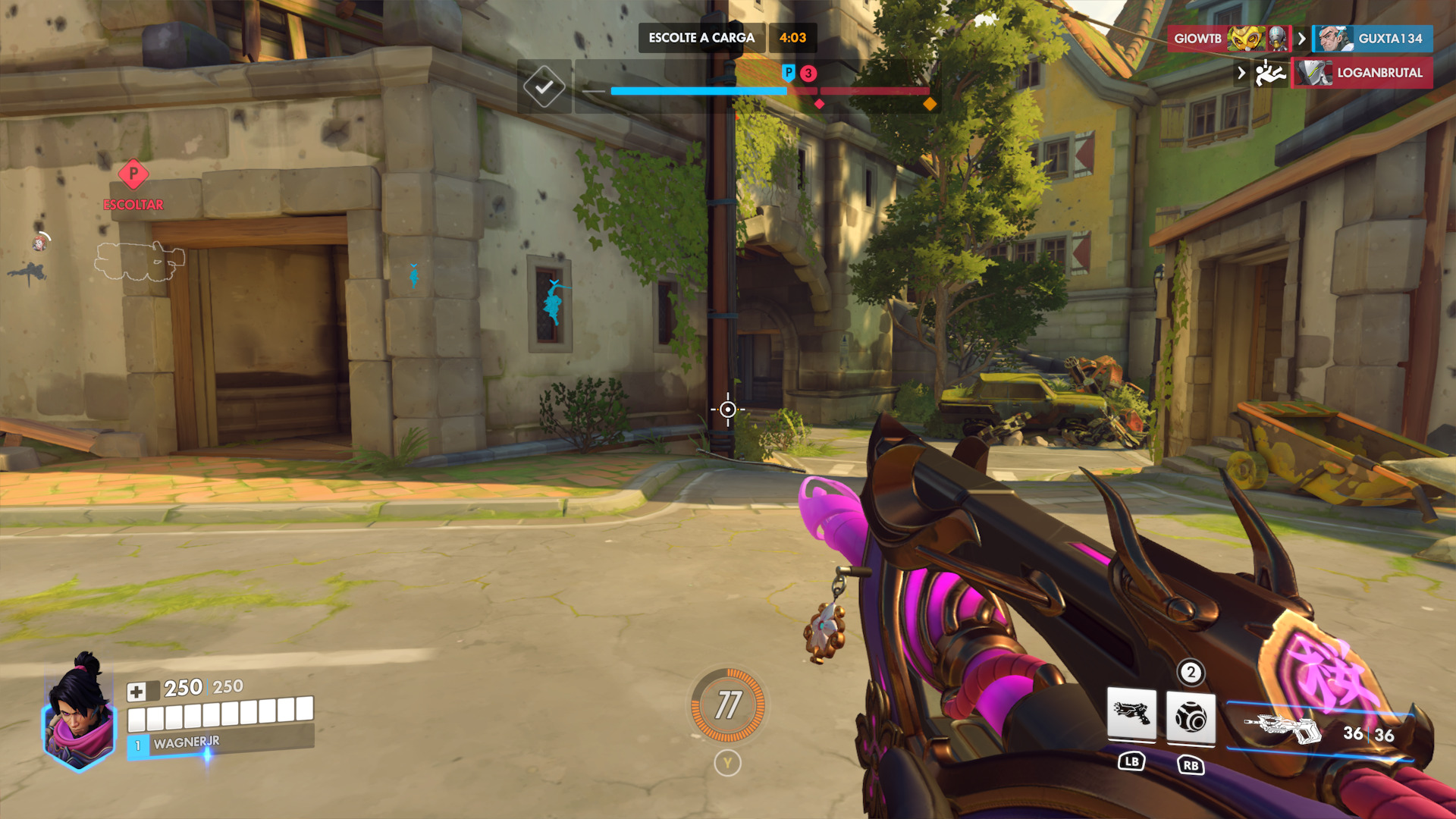Click the blue payload P marker
The image size is (1456, 819).
click(x=789, y=73)
